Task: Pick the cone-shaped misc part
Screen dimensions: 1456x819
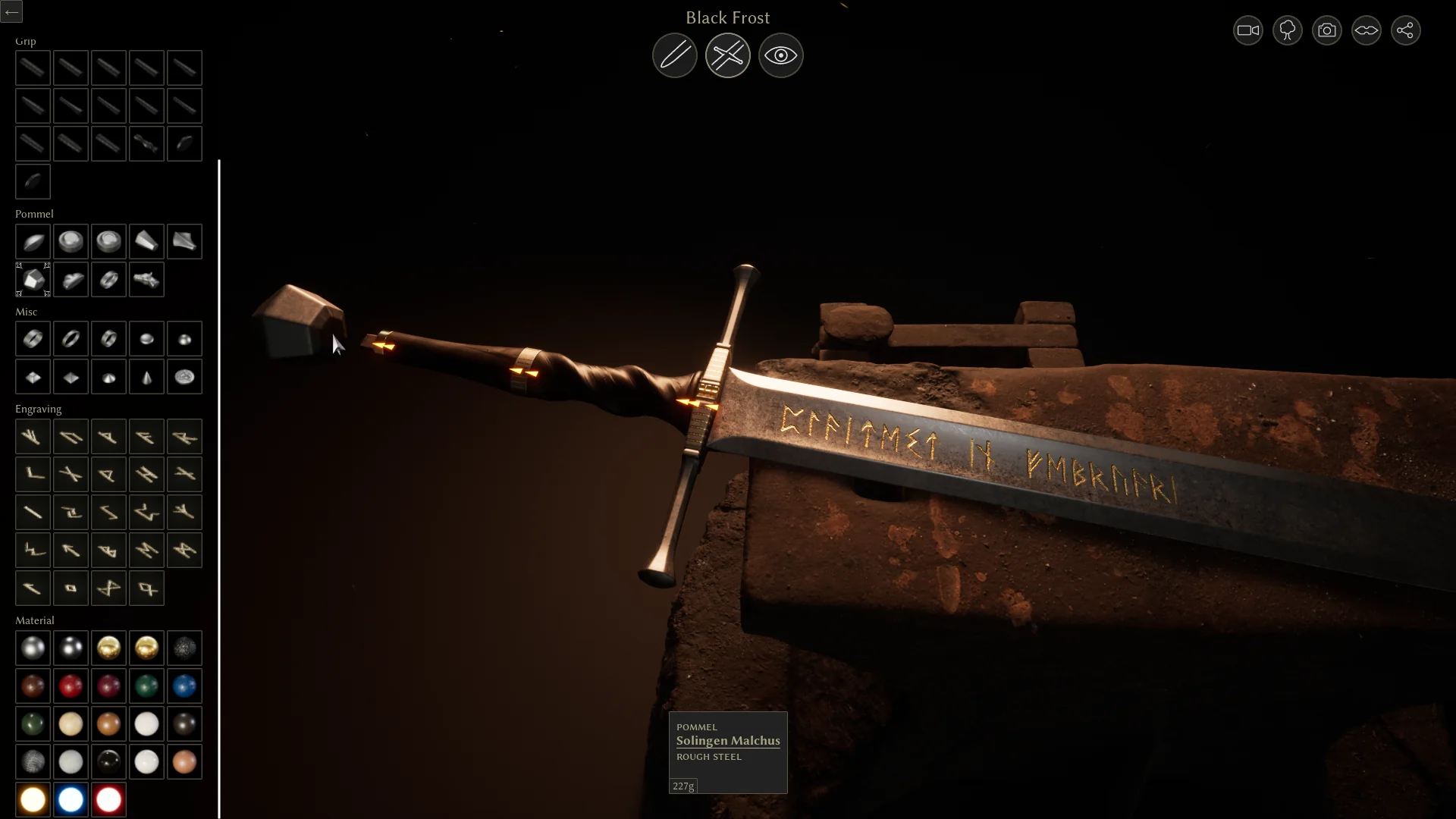Action: [x=146, y=377]
